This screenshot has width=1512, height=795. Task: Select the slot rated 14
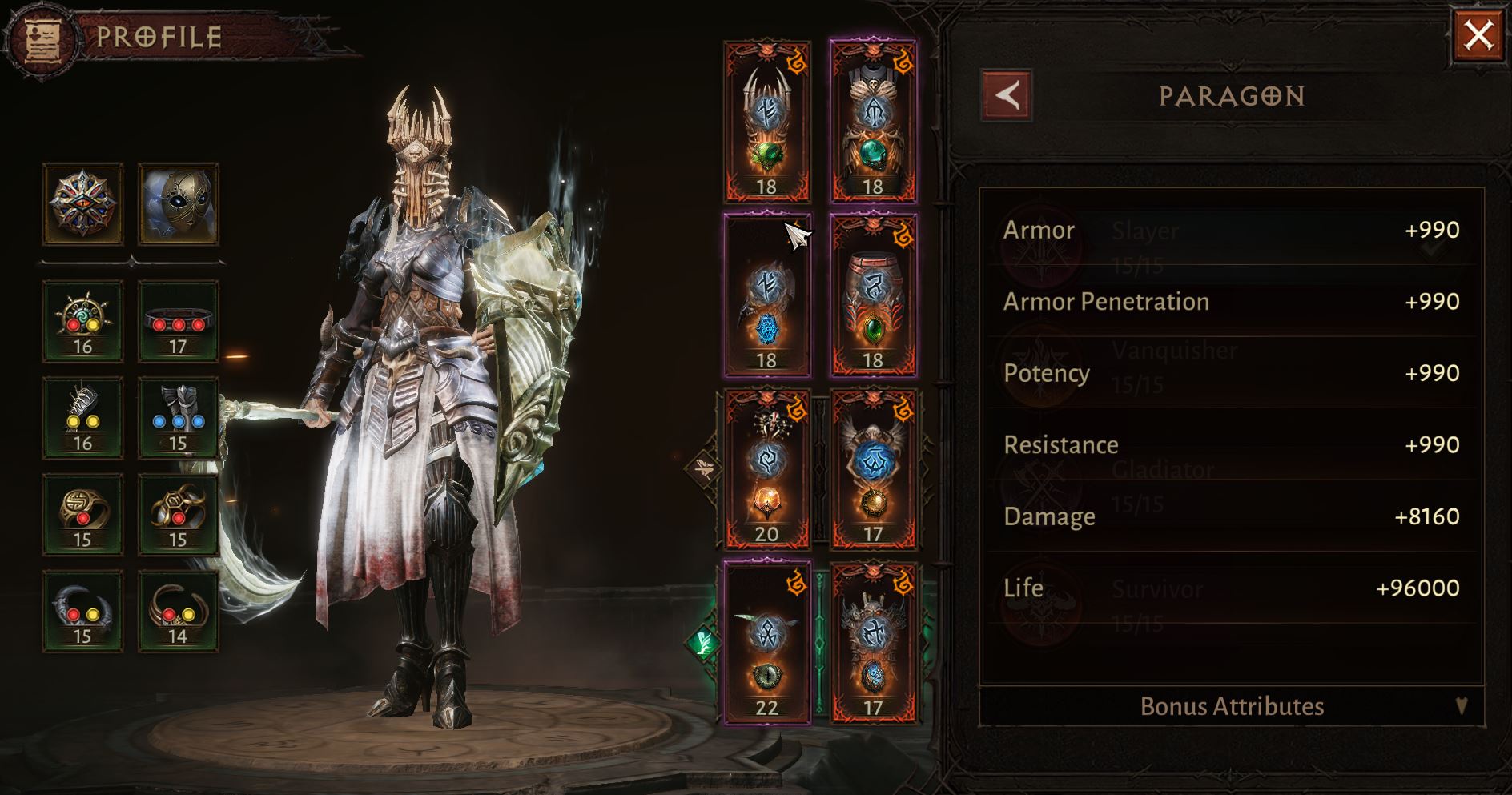pos(178,612)
